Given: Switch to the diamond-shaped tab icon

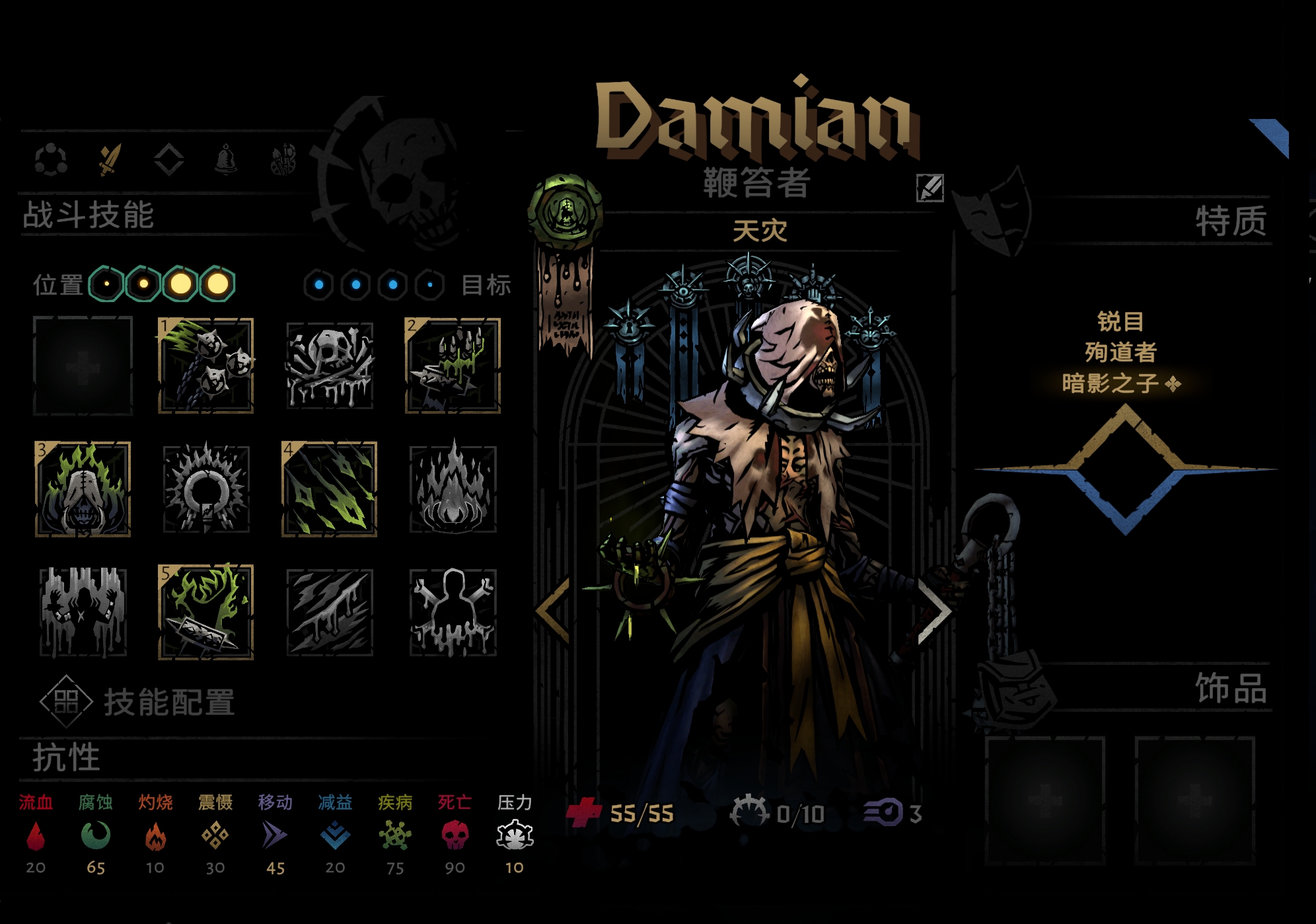Looking at the screenshot, I should pos(168,159).
